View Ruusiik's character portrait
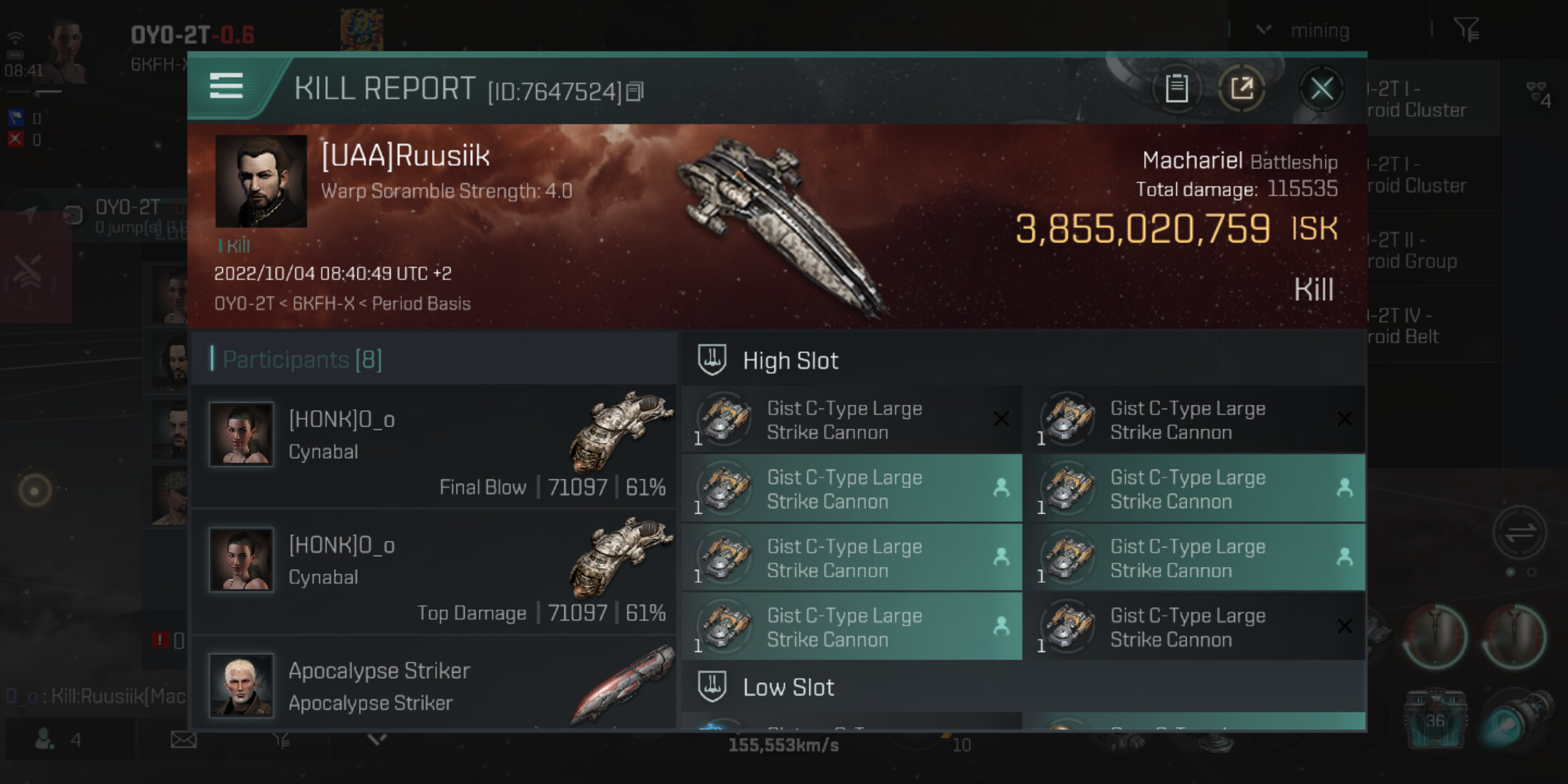The image size is (1568, 784). pyautogui.click(x=261, y=181)
